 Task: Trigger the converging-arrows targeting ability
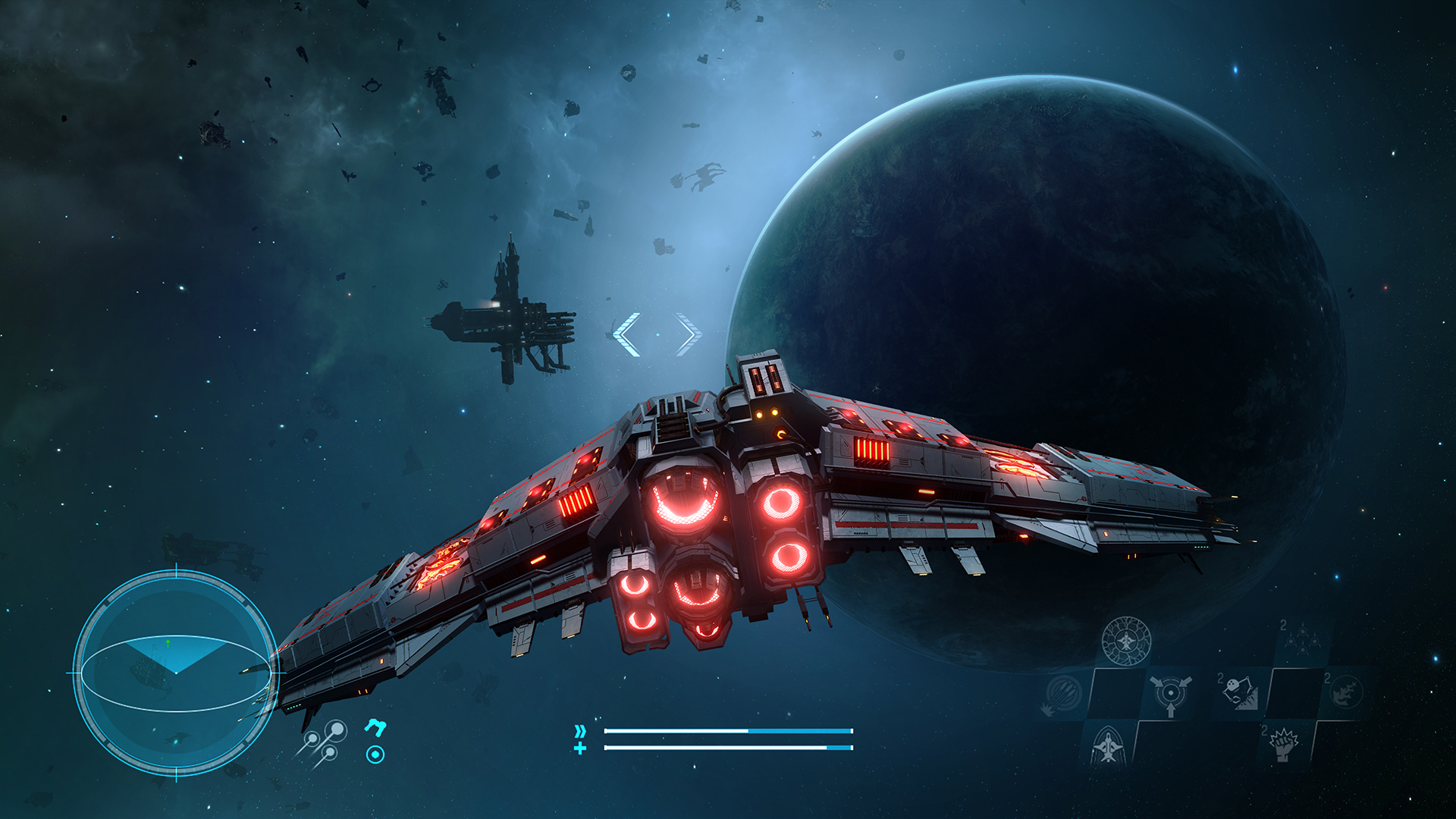(1170, 694)
